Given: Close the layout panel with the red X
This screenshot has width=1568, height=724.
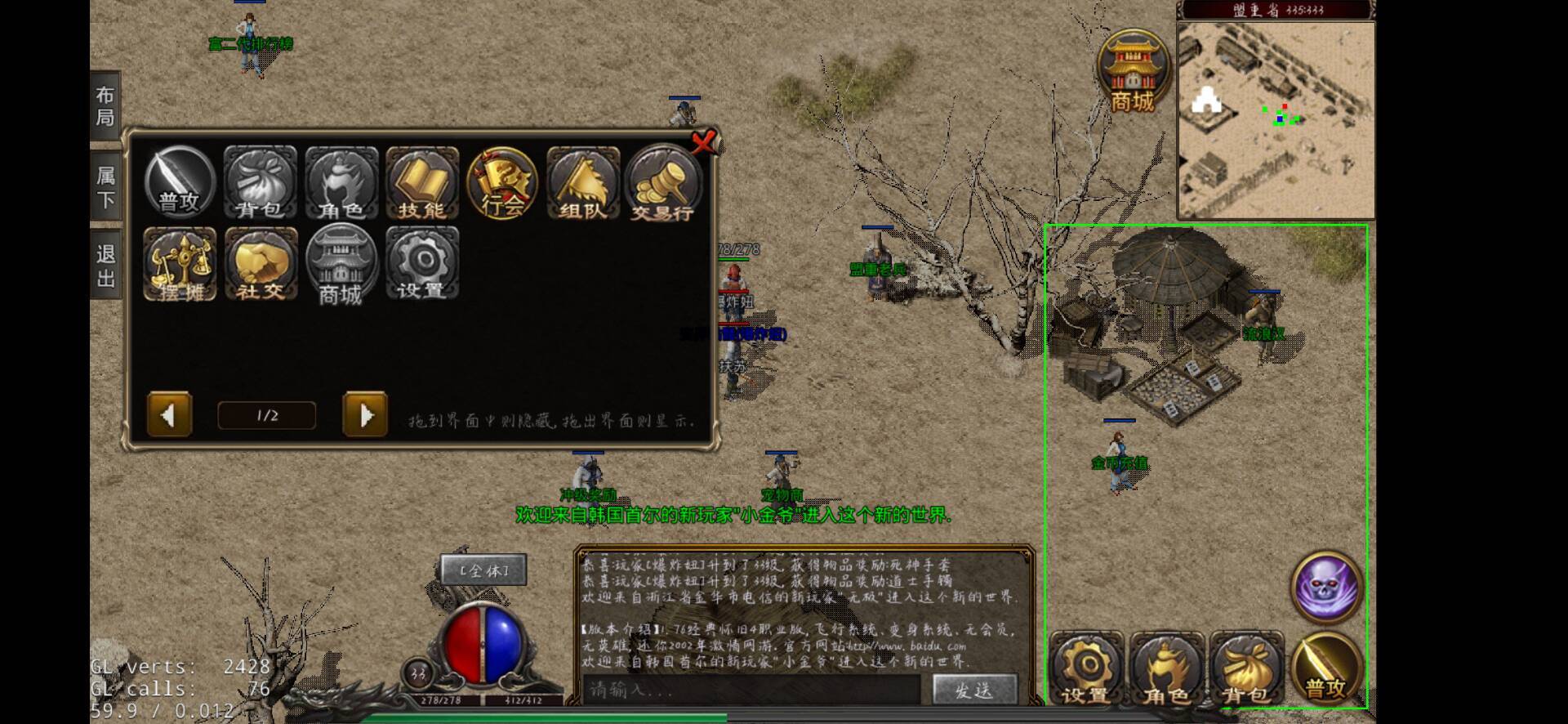Looking at the screenshot, I should [702, 143].
